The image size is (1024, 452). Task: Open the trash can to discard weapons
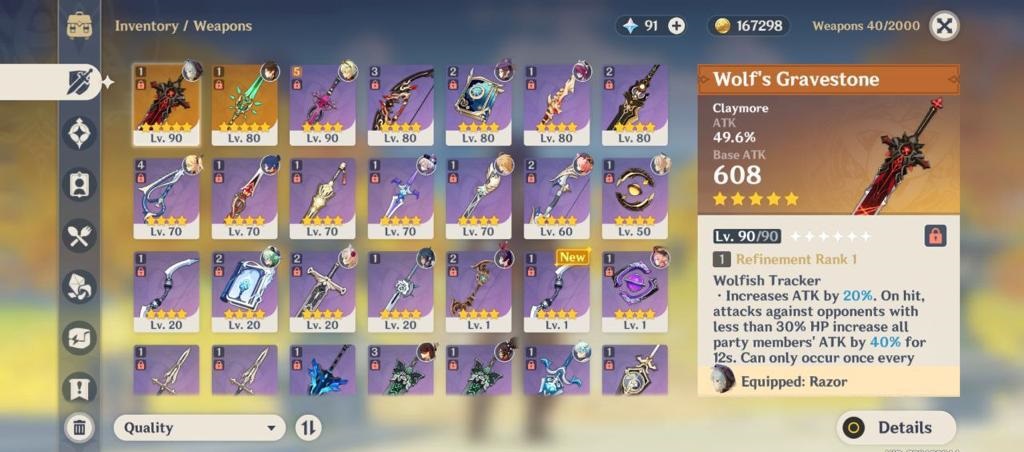point(80,428)
